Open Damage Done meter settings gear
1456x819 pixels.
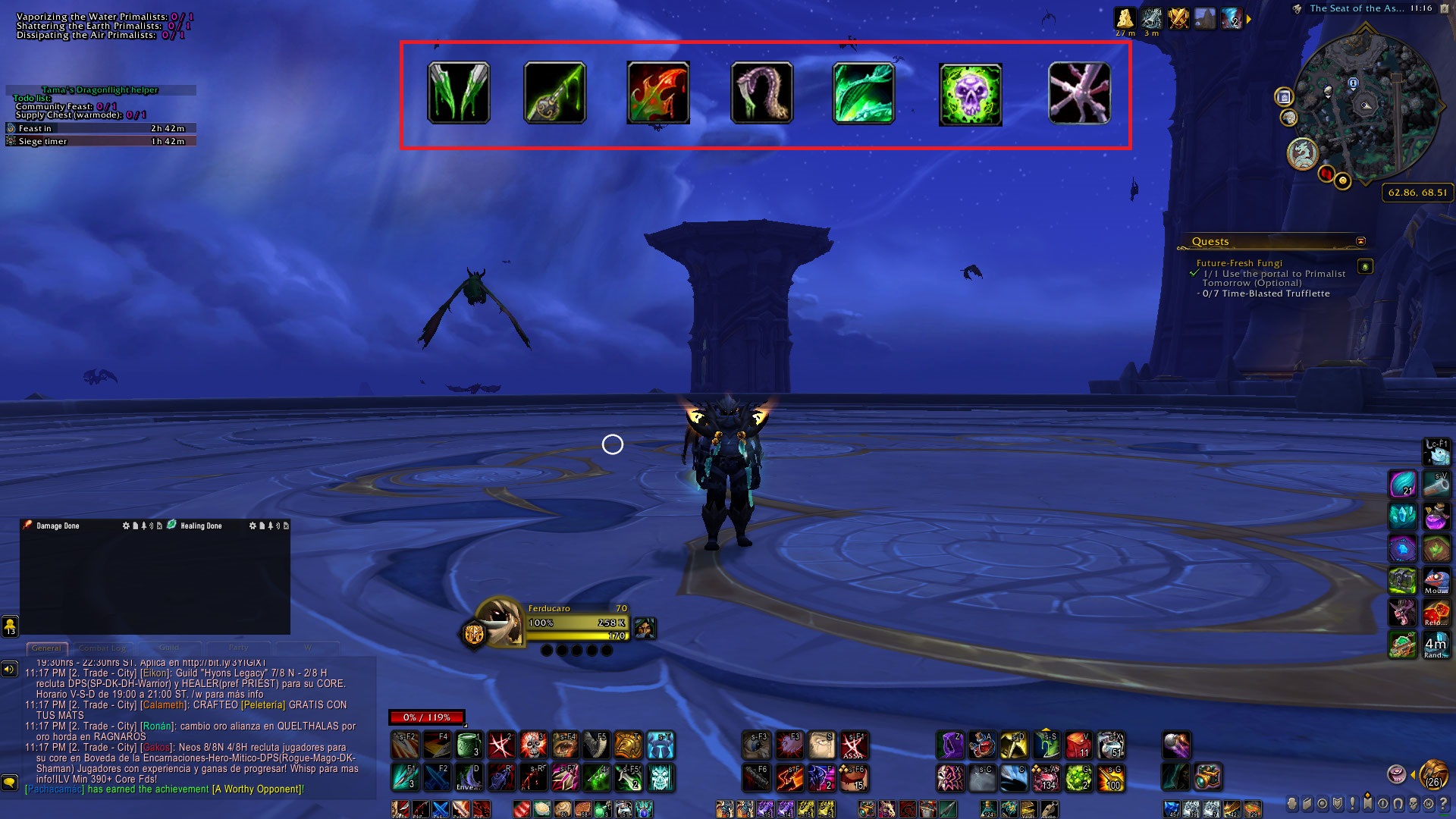(126, 526)
